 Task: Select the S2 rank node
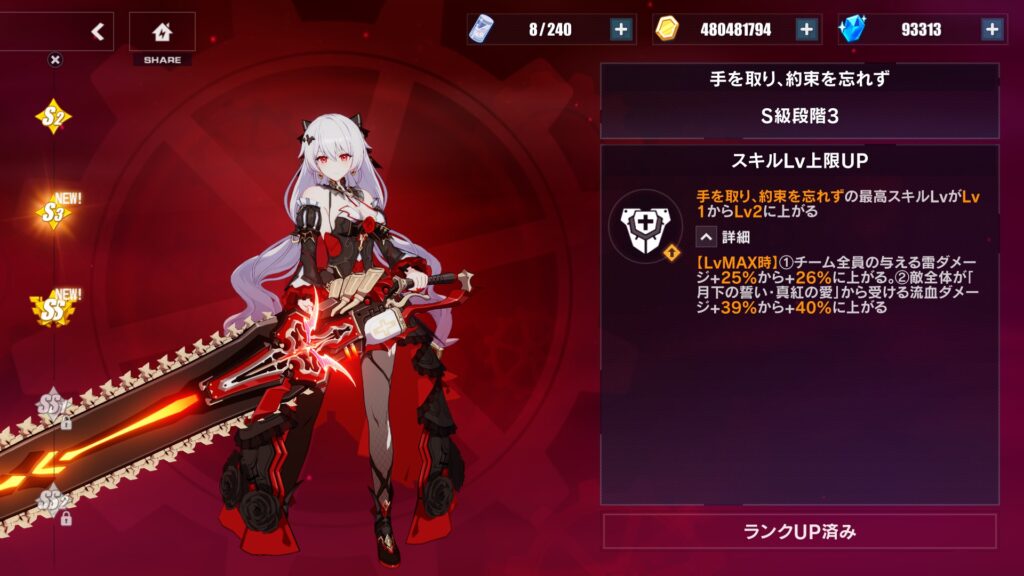click(x=53, y=118)
